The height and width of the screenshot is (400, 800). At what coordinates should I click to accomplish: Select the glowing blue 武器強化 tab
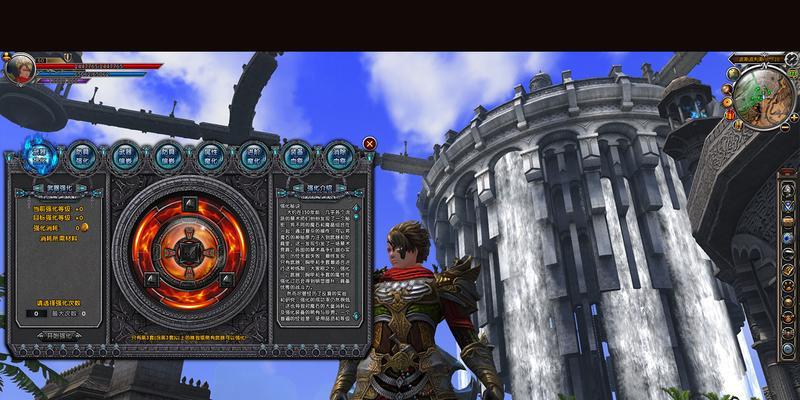pyautogui.click(x=40, y=154)
